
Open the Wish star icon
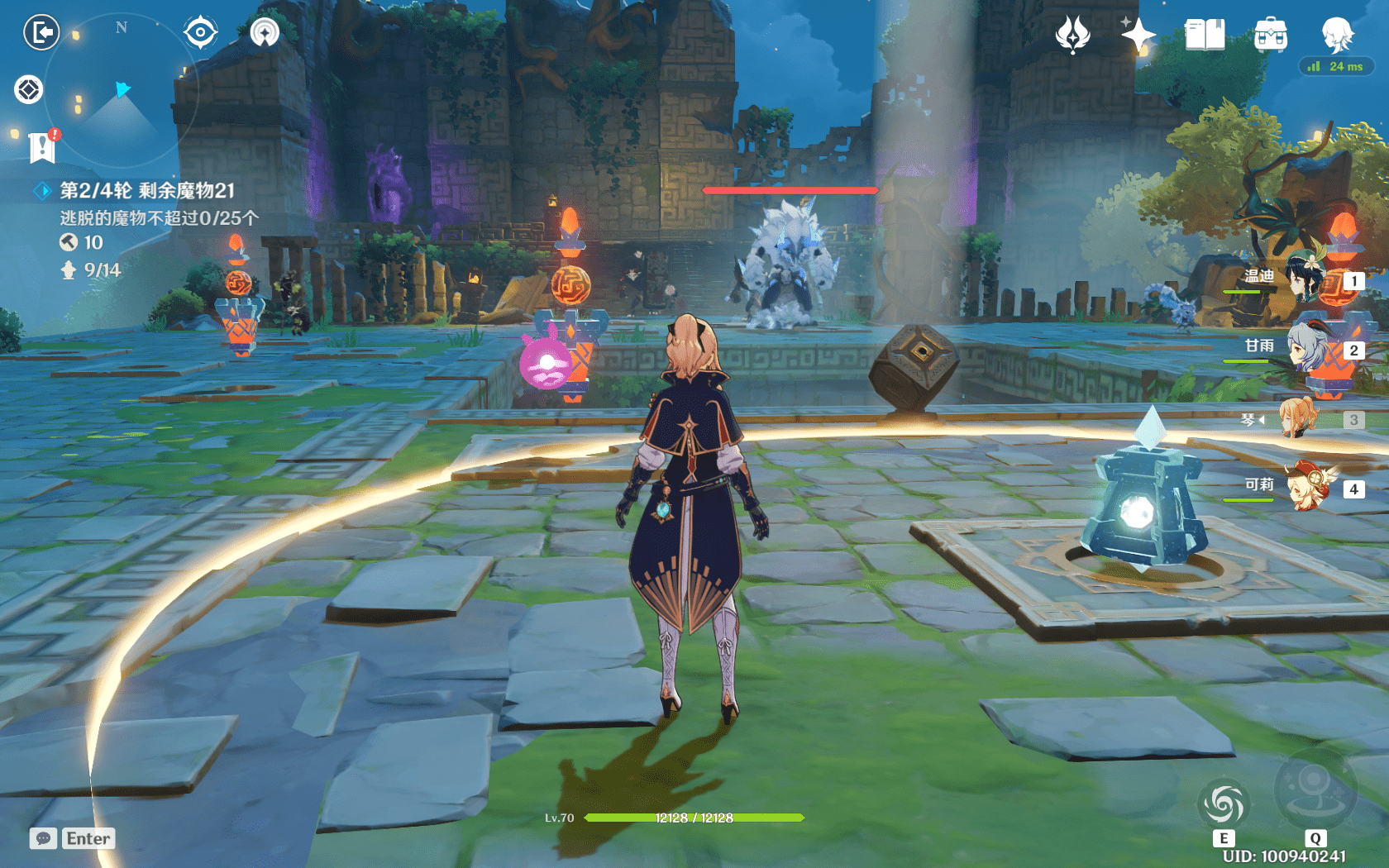pyautogui.click(x=1138, y=35)
